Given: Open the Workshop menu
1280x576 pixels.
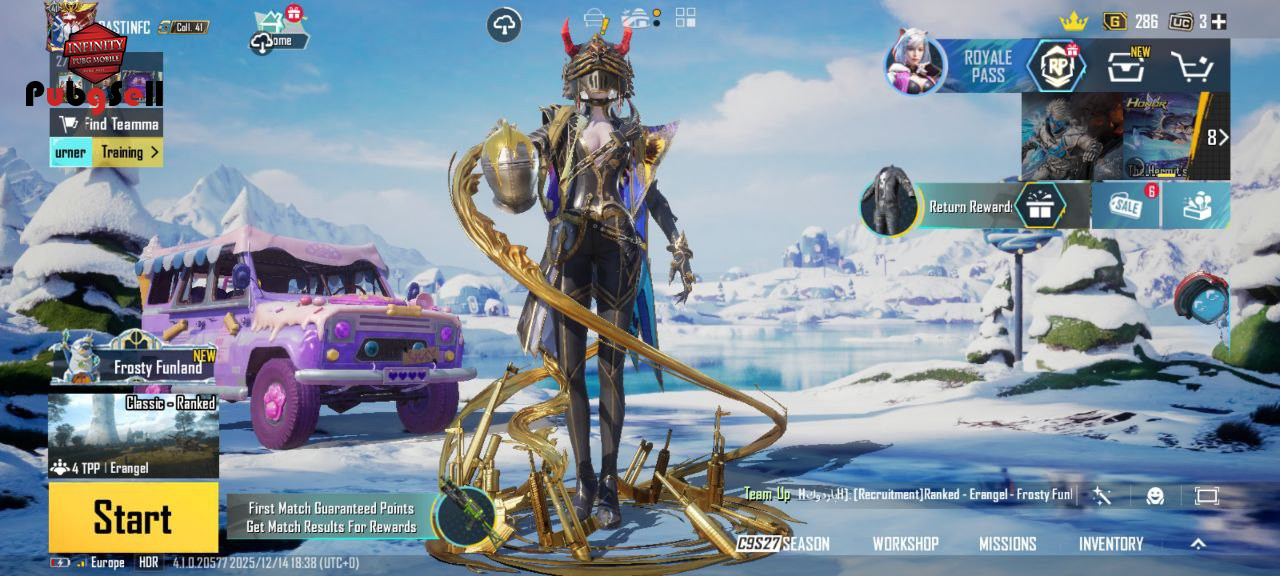Looking at the screenshot, I should tap(905, 544).
